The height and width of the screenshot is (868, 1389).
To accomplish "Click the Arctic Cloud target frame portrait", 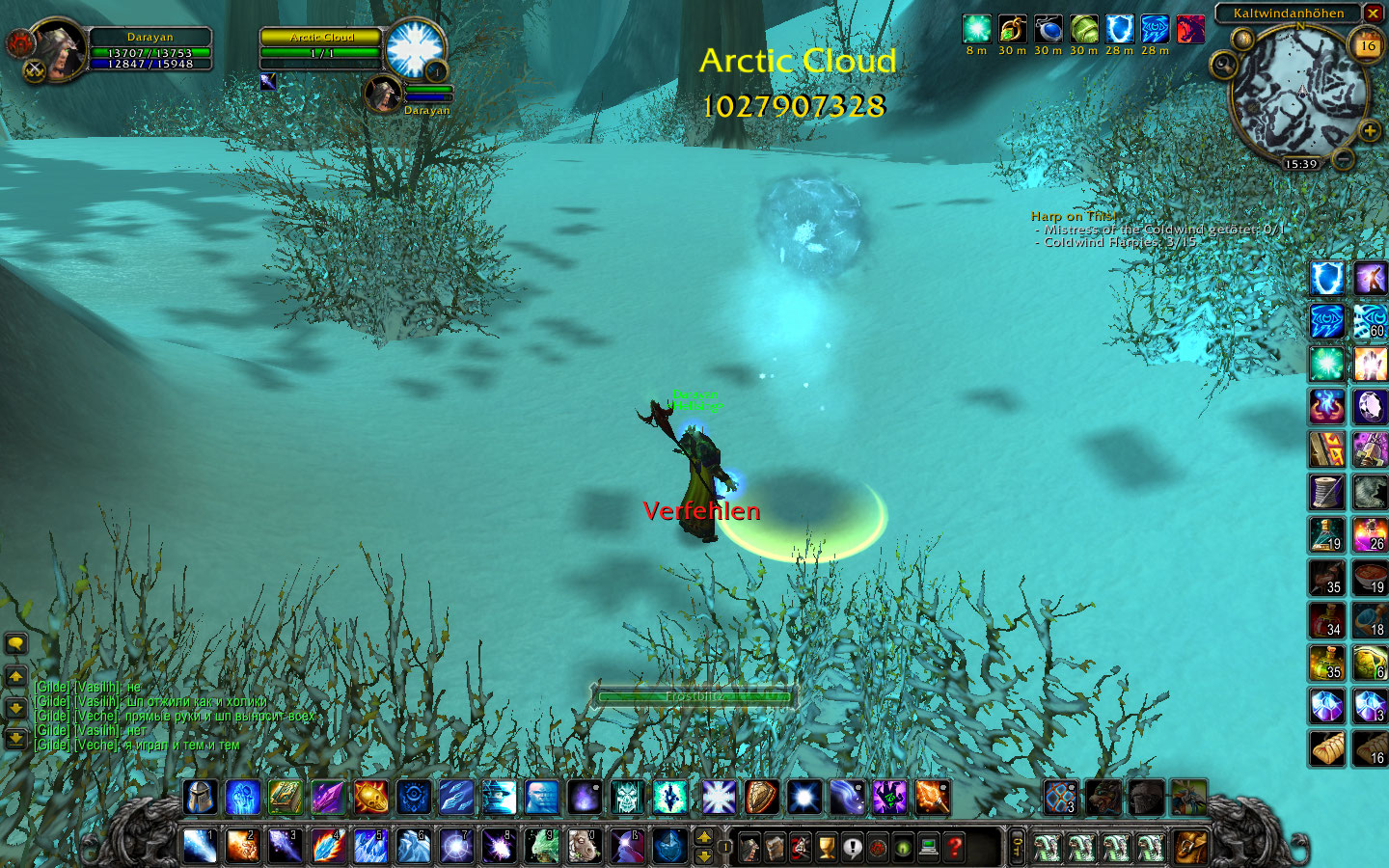I will [415, 48].
